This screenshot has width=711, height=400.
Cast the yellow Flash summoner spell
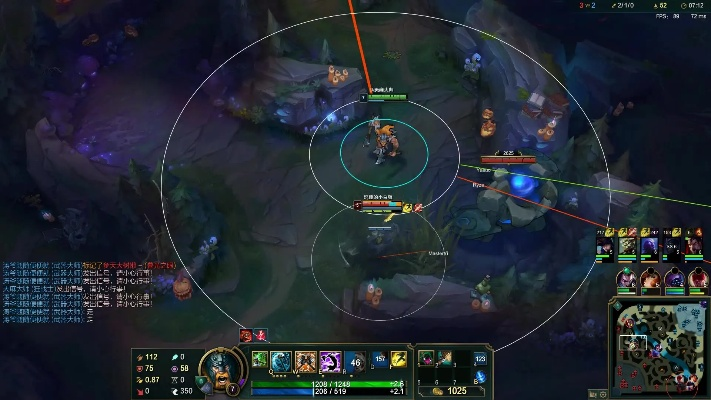(x=398, y=359)
